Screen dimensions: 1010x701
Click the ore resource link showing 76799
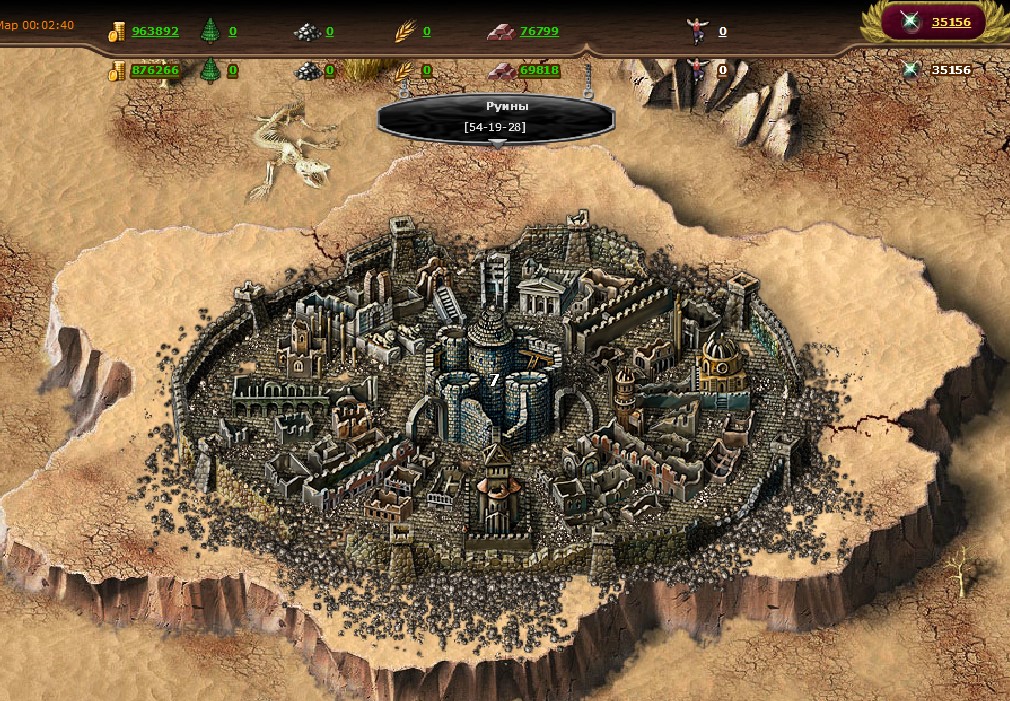pyautogui.click(x=539, y=31)
